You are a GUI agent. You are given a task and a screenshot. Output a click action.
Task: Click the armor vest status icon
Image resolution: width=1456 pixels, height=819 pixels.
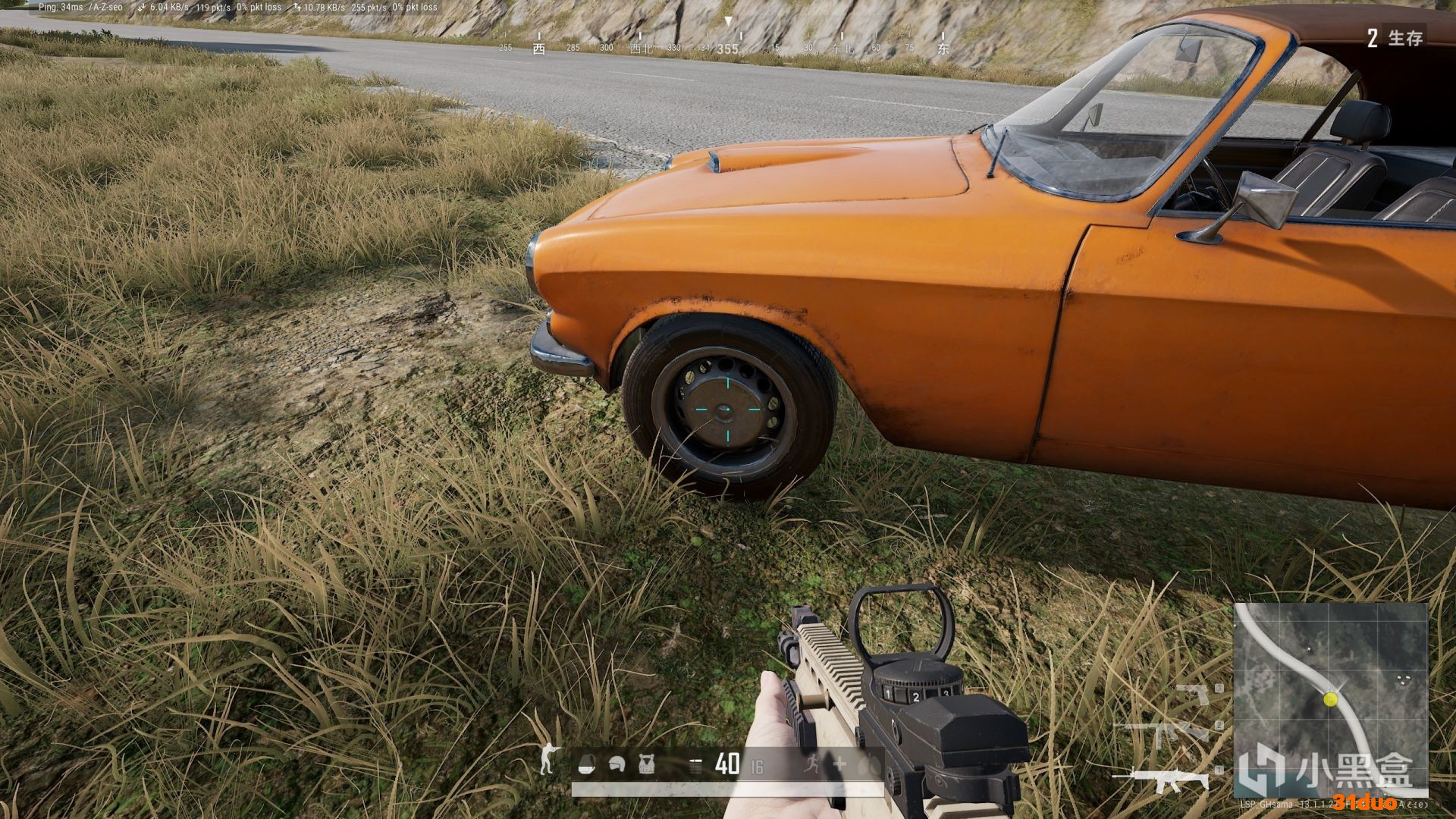tap(646, 765)
